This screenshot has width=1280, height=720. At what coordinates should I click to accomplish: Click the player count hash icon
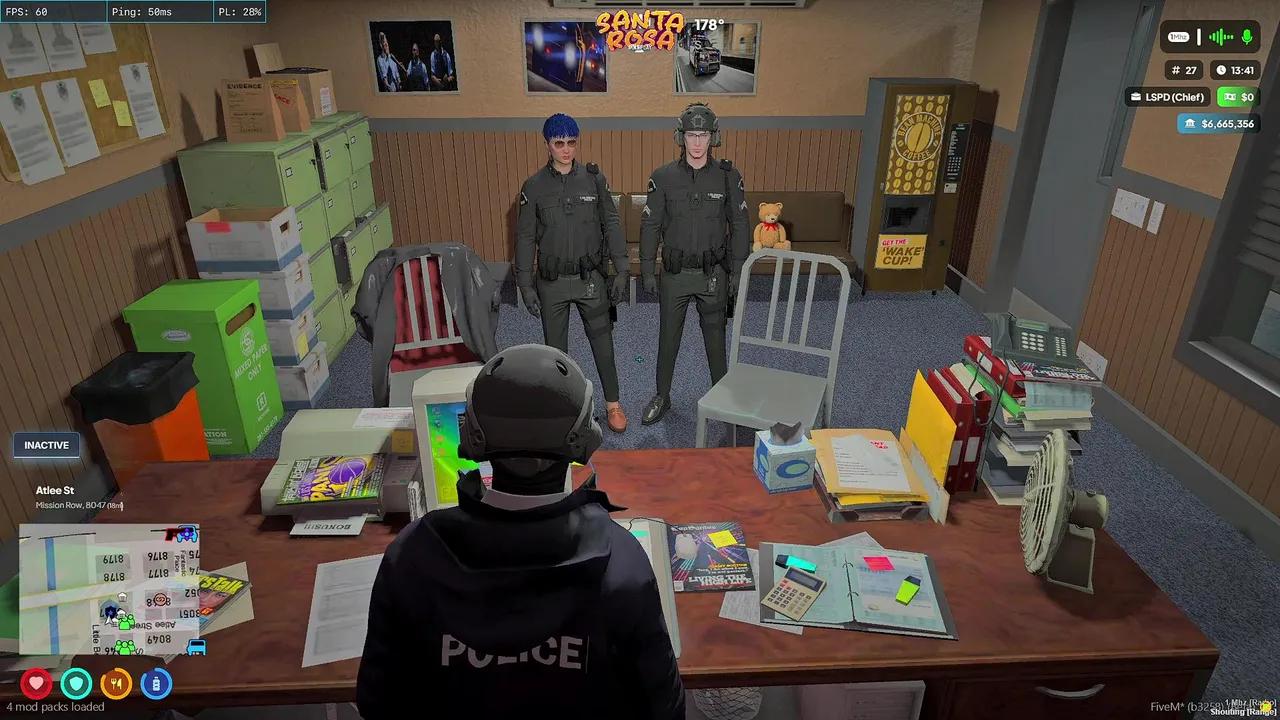pyautogui.click(x=1176, y=70)
